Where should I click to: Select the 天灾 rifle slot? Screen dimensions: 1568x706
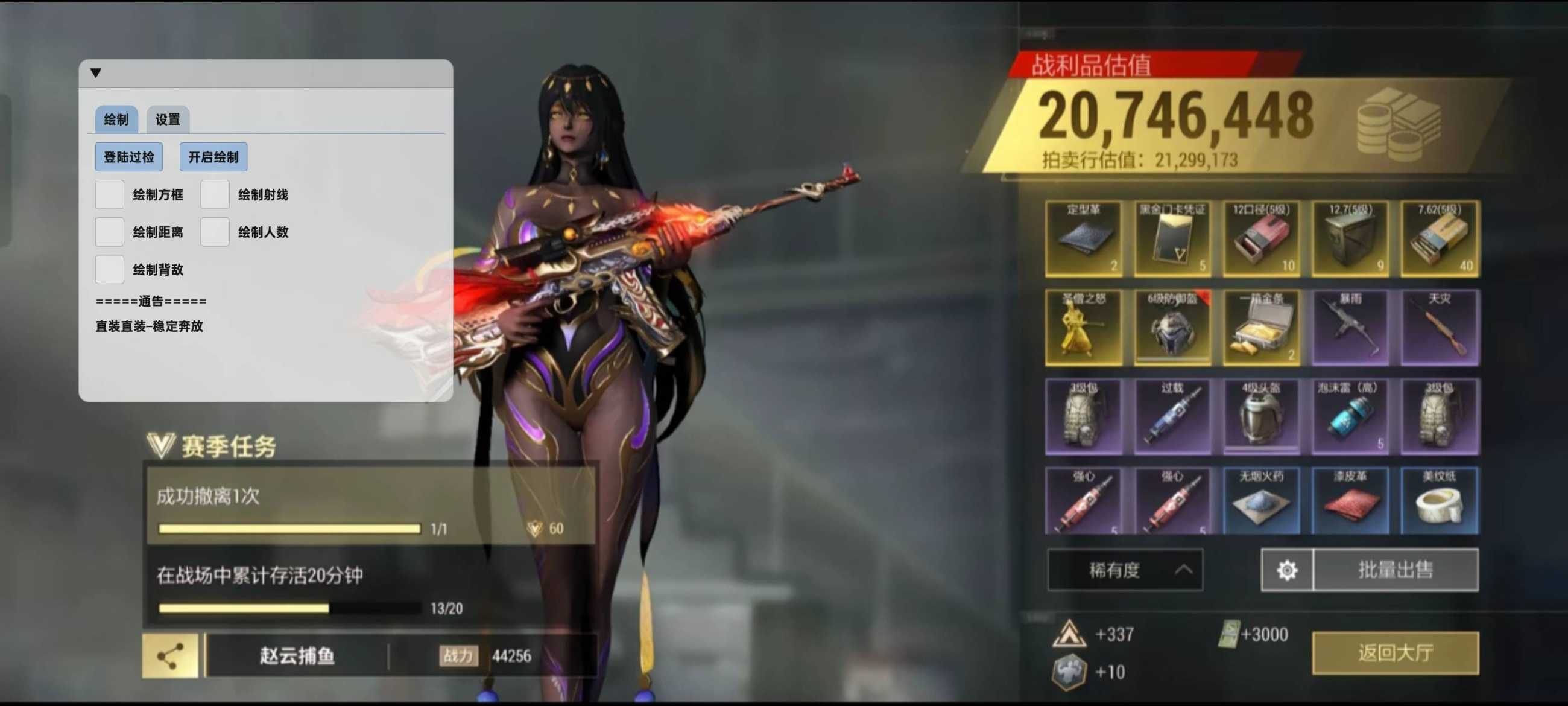click(1439, 328)
